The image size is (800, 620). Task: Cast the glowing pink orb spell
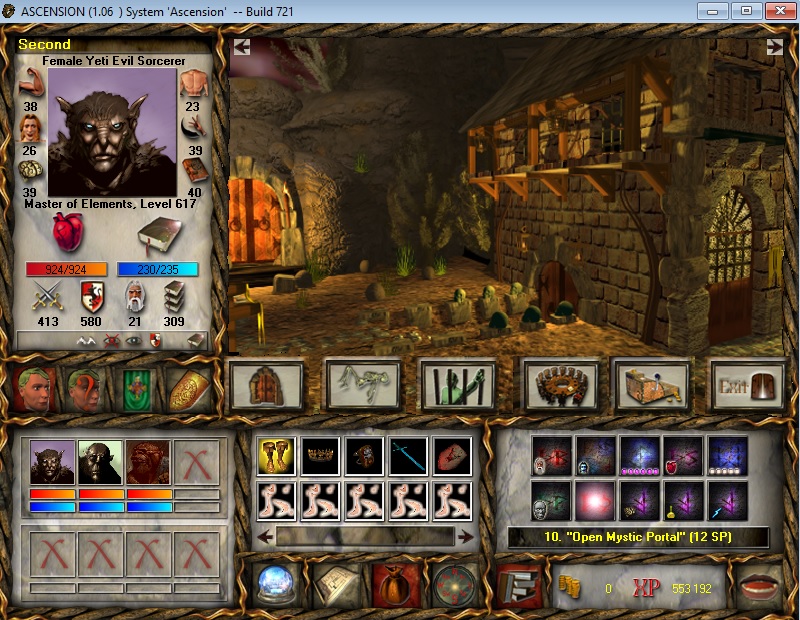click(596, 500)
